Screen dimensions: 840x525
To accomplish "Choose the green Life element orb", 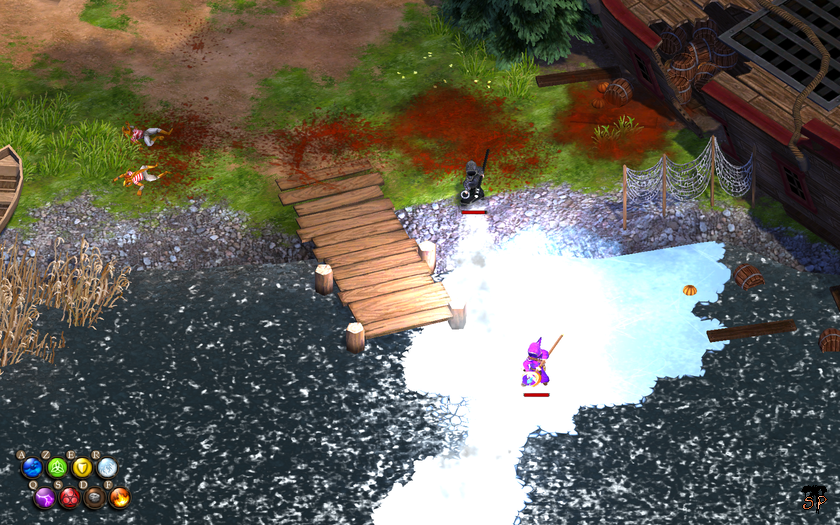I will click(58, 467).
